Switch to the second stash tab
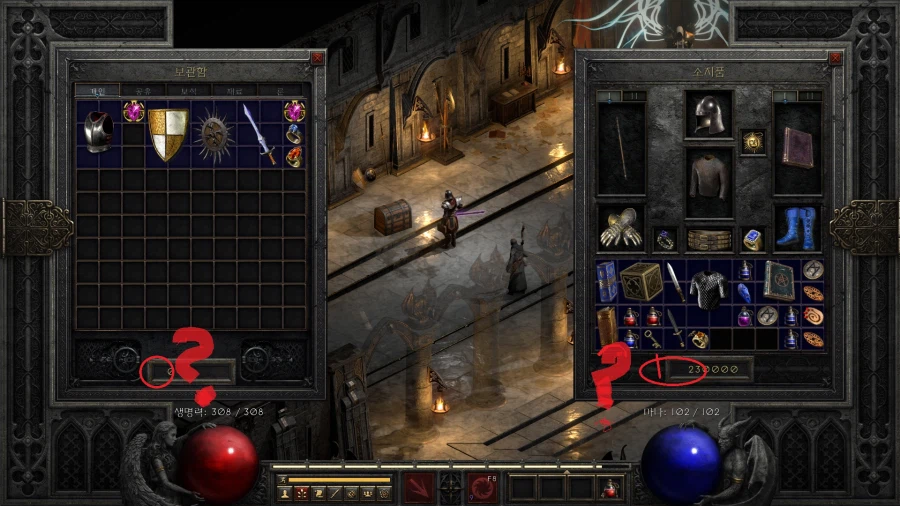The height and width of the screenshot is (506, 900). 143,90
